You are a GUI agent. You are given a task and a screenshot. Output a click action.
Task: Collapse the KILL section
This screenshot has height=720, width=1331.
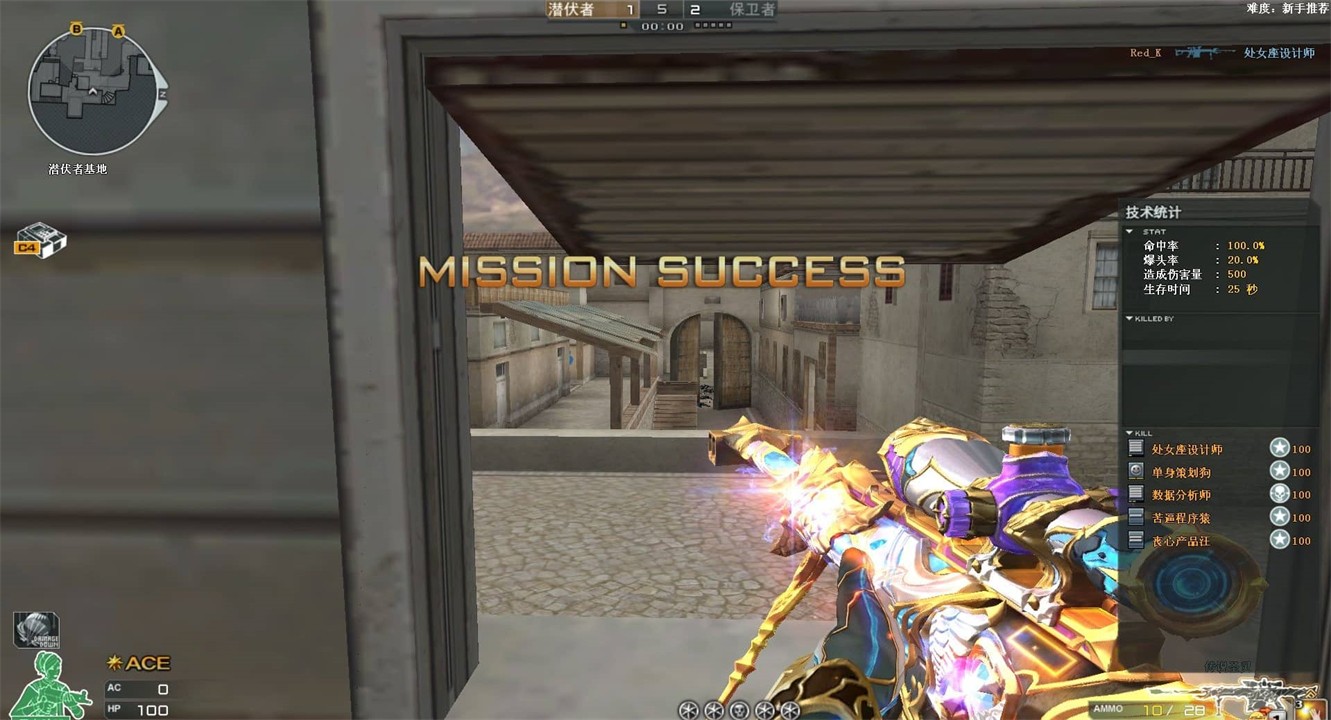(1130, 434)
